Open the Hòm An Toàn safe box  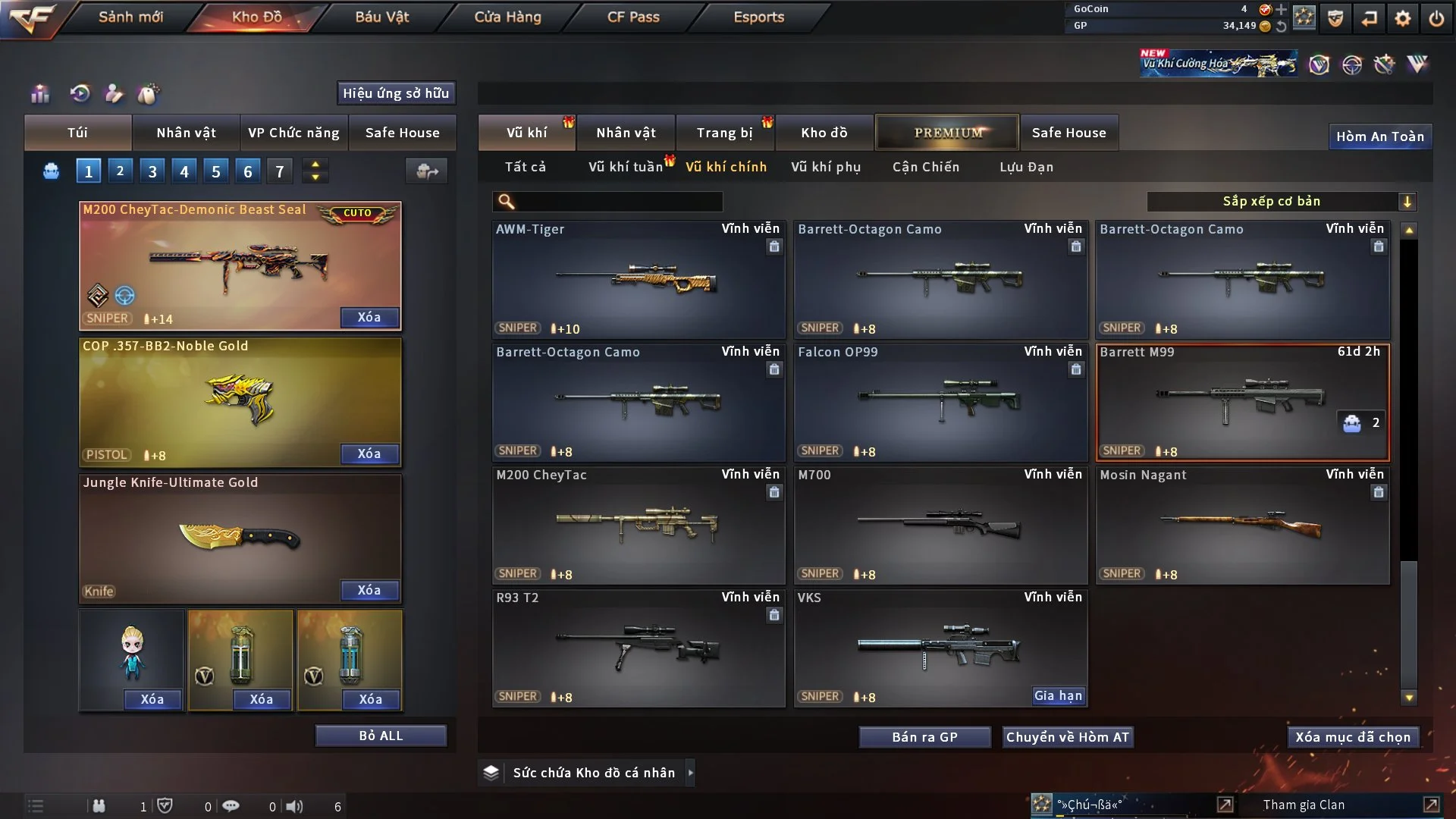coord(1379,136)
